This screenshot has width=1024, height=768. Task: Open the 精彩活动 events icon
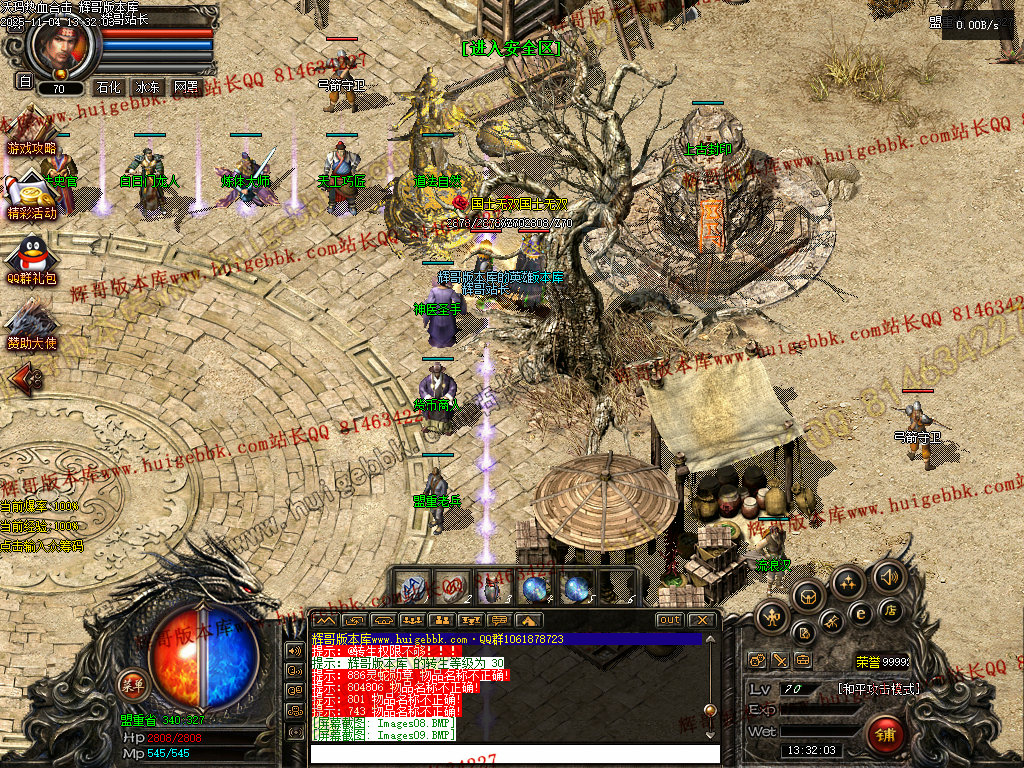(31, 196)
